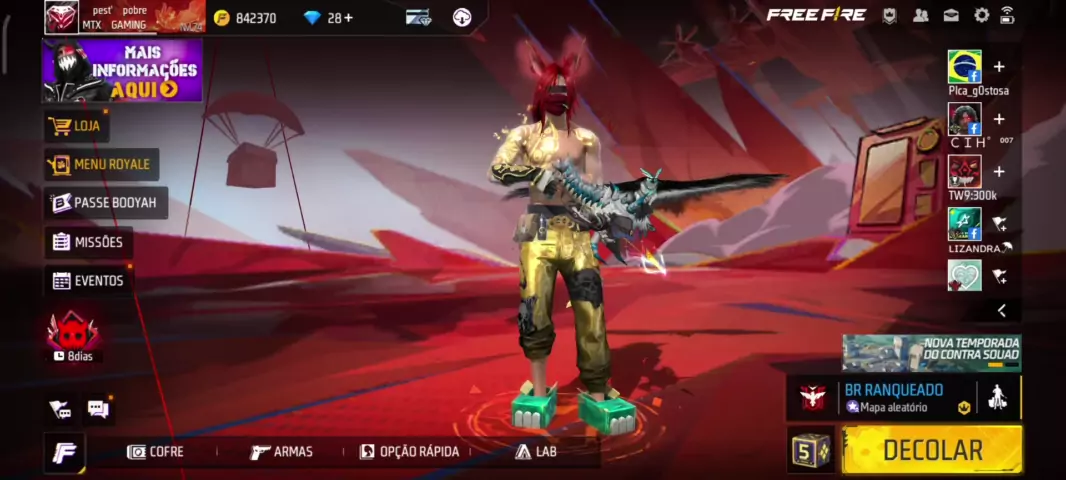
Task: Open the LOJA shop menu
Action: [x=77, y=126]
